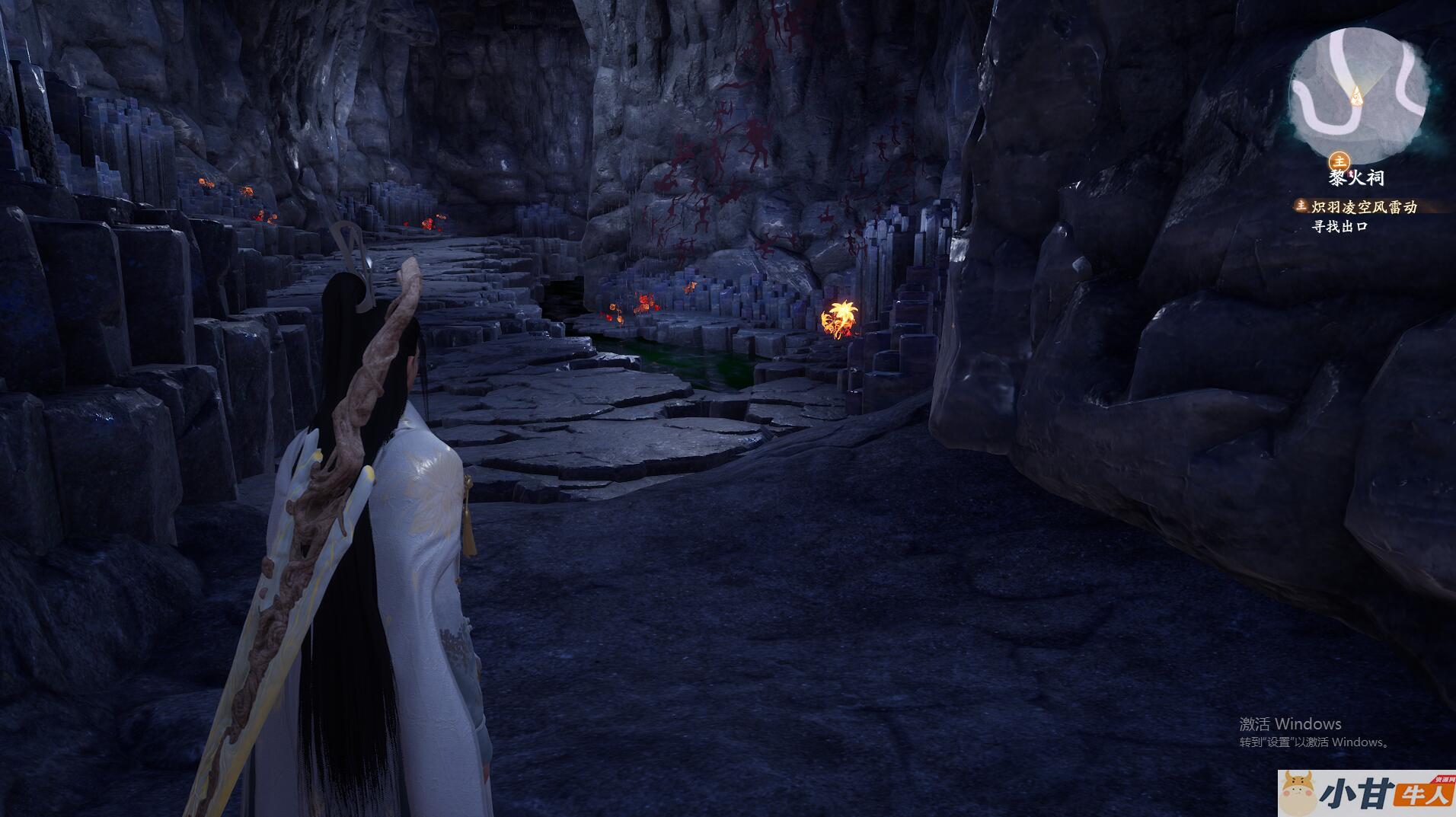This screenshot has width=1456, height=817.
Task: Click the 小甘牛人 watermark logo
Action: (1366, 793)
